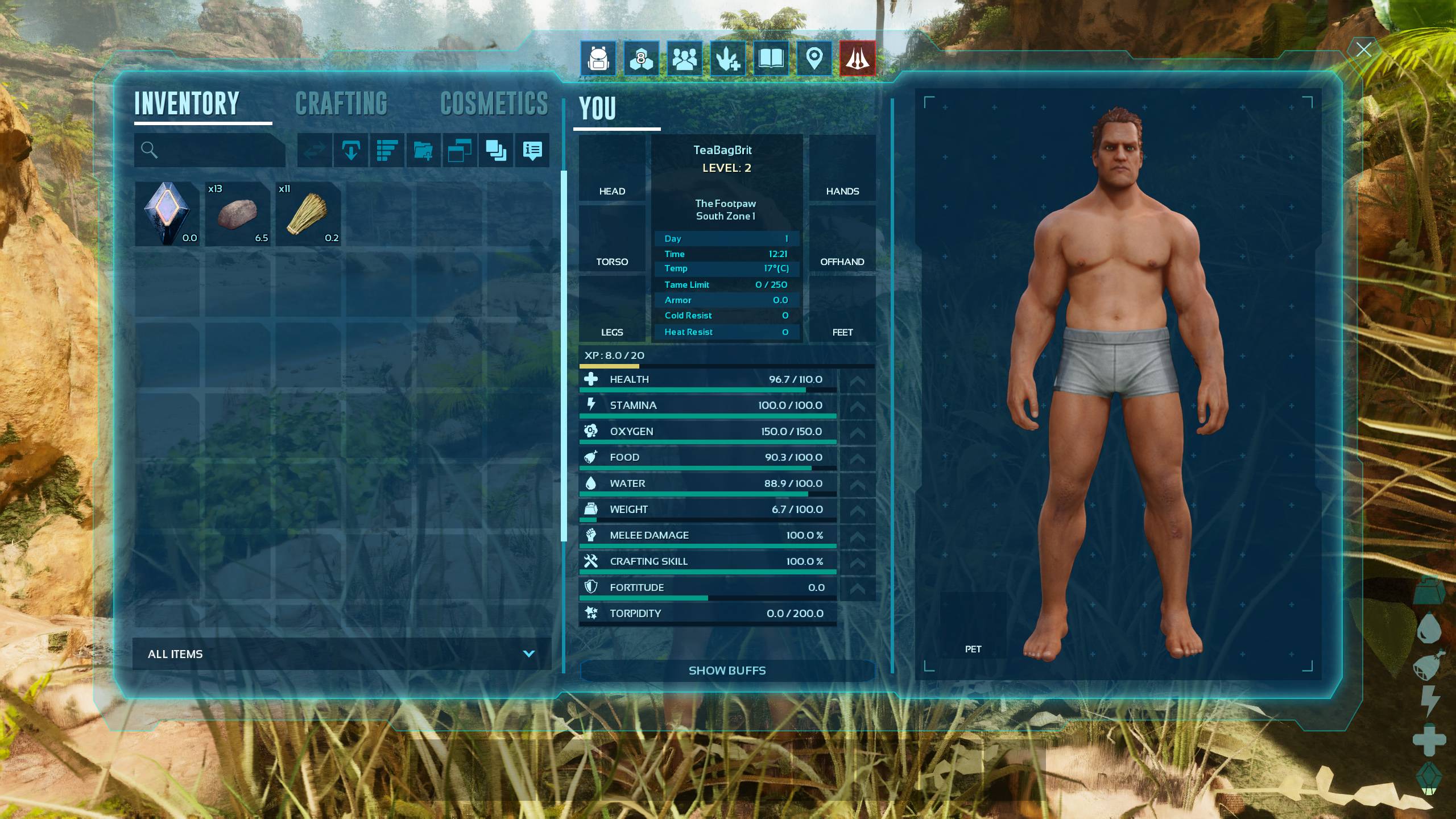Open the tribe manager icon
This screenshot has height=819, width=1456.
point(684,58)
